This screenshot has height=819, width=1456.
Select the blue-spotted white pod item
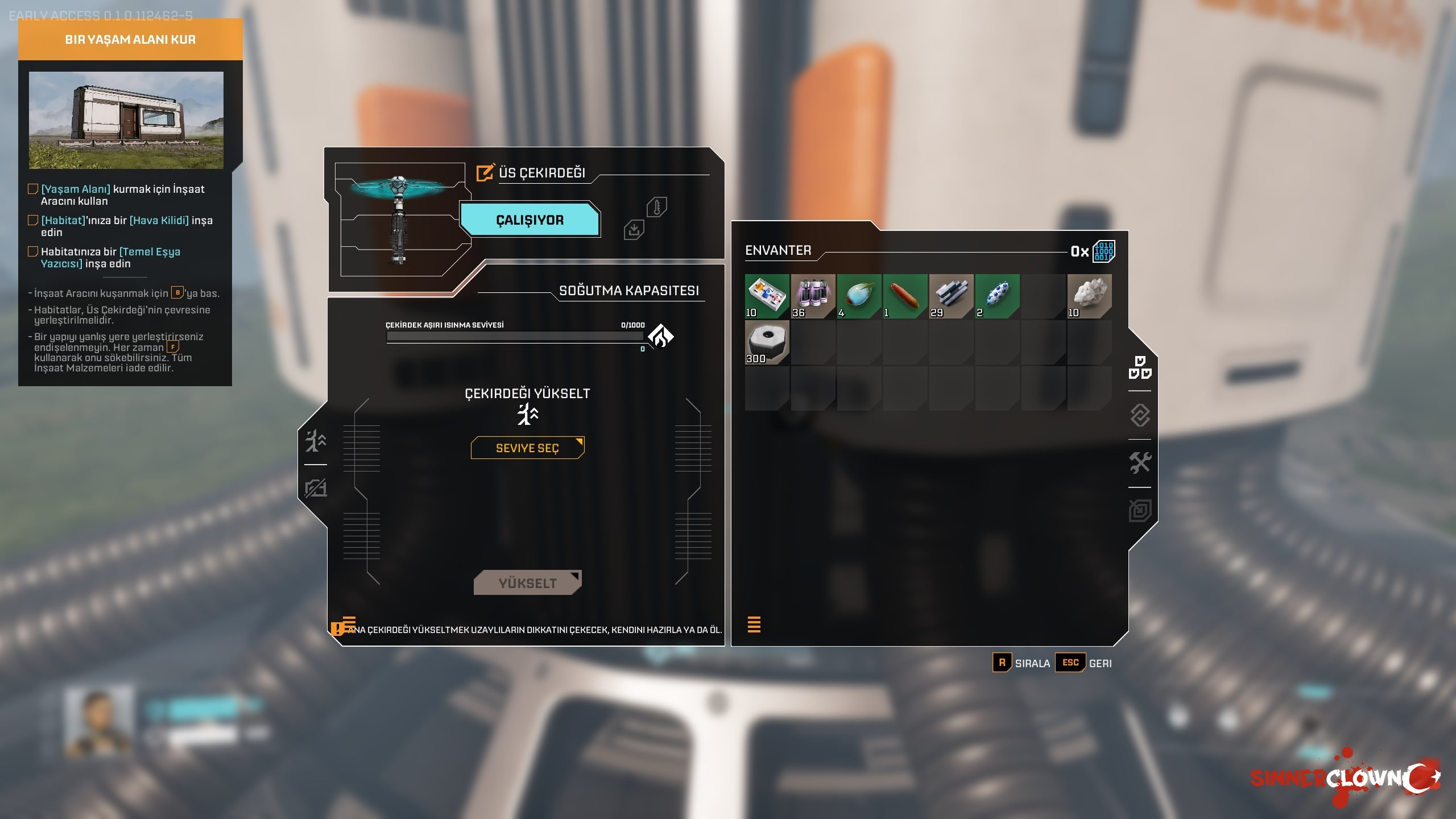997,296
